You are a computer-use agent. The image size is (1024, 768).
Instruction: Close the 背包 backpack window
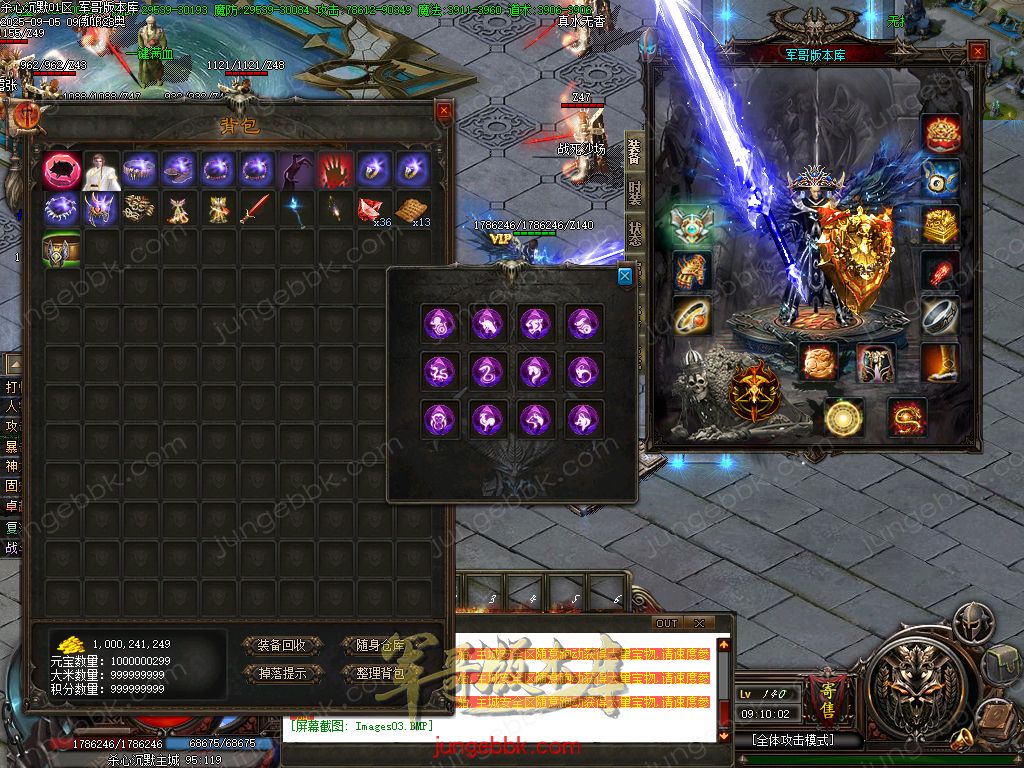(x=443, y=111)
